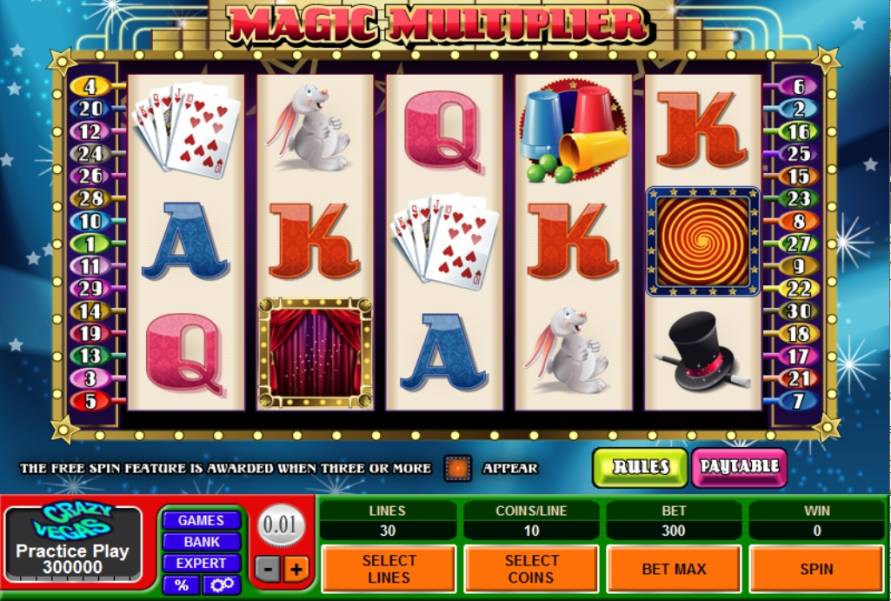Screen dimensions: 891x601
Task: Click the Bet Max button
Action: coord(673,569)
